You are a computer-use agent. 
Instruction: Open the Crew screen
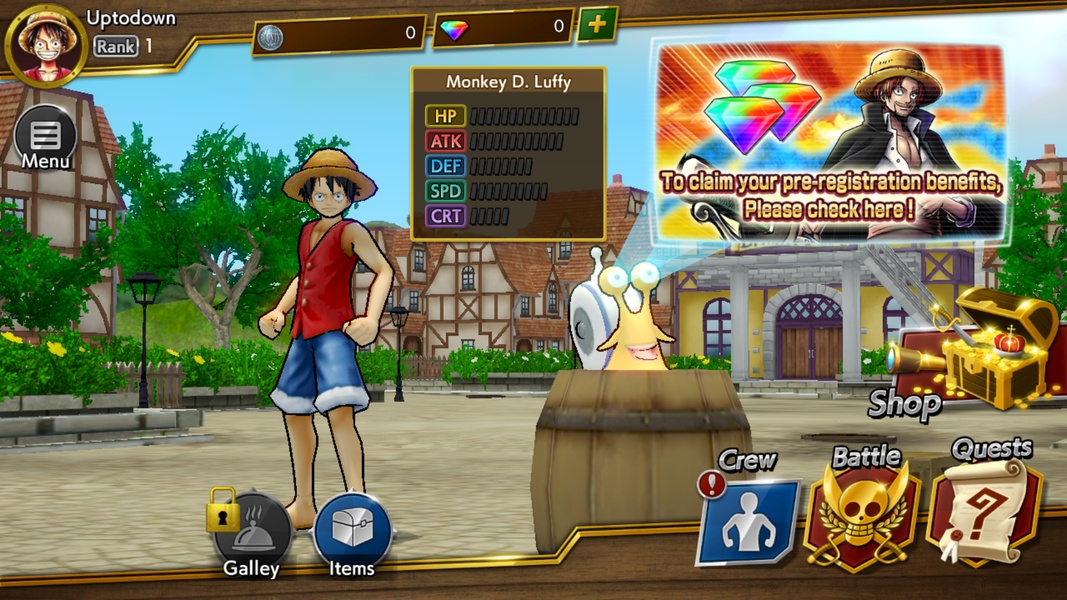(x=748, y=520)
